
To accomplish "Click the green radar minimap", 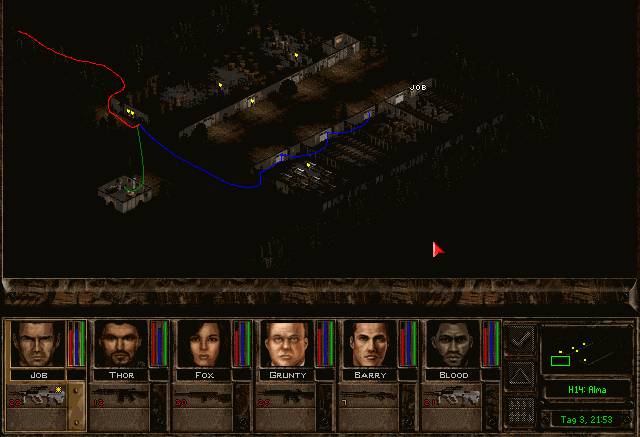I will pyautogui.click(x=585, y=350).
